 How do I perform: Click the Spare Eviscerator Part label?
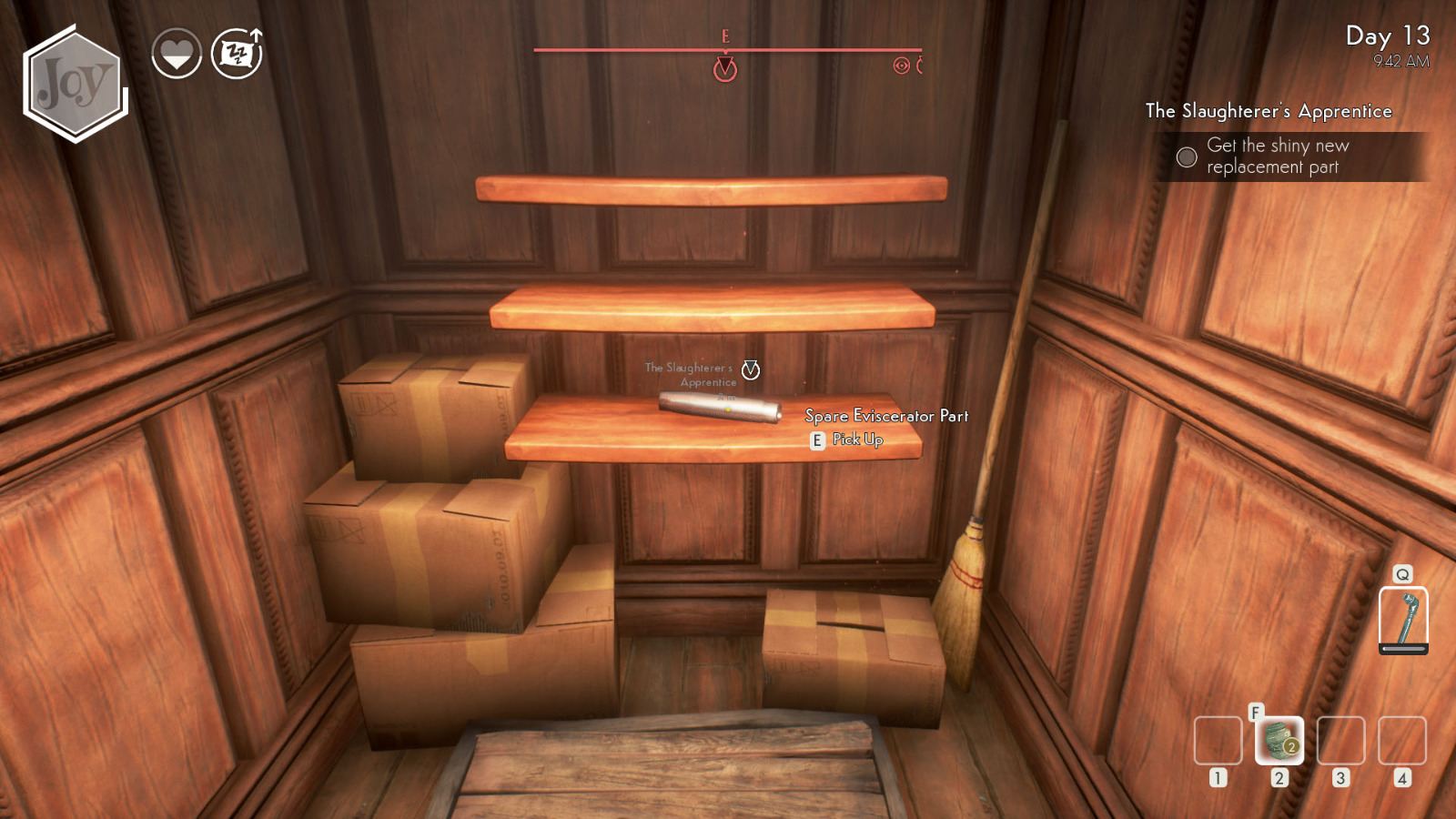[885, 414]
